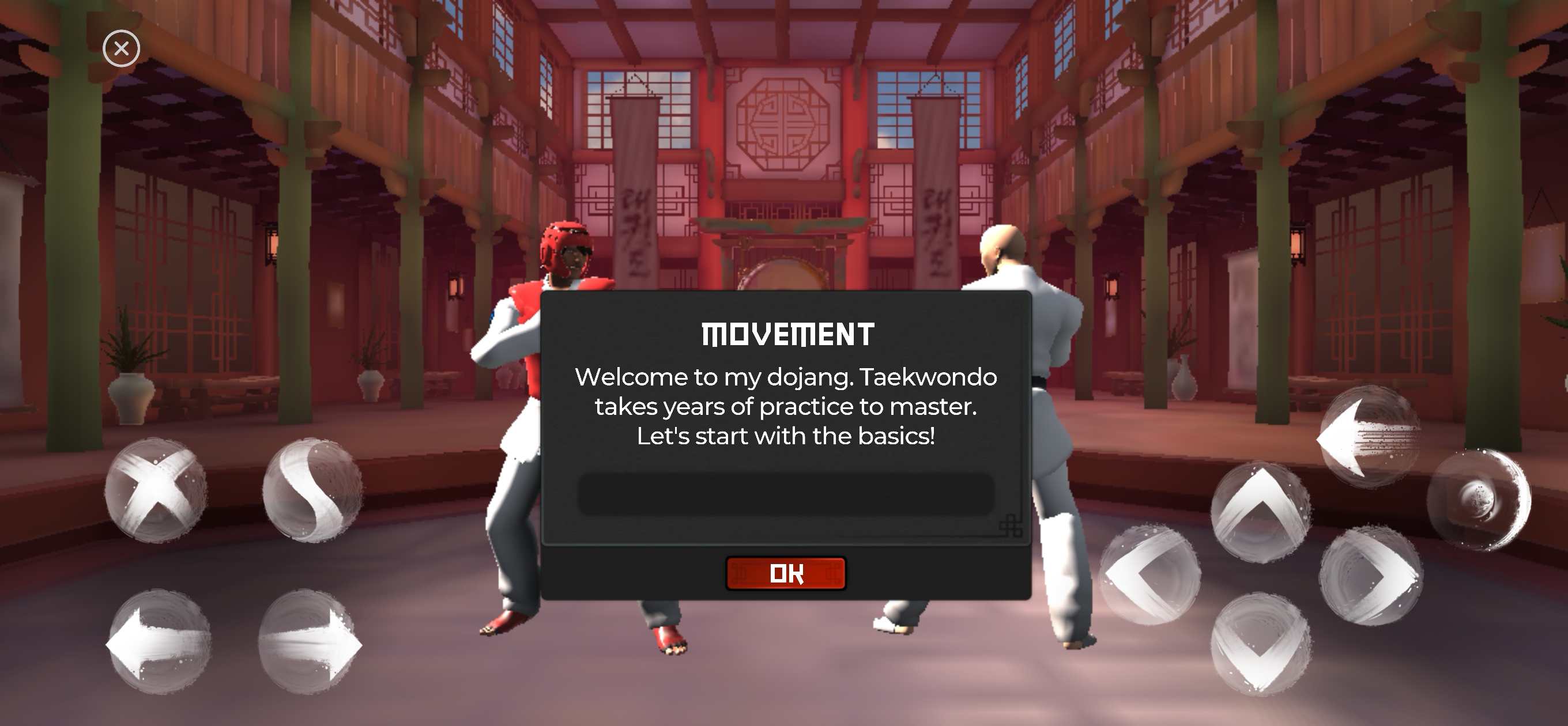Screen dimensions: 1568x726
Task: Tap the left chevron attack button
Action: pyautogui.click(x=1150, y=574)
